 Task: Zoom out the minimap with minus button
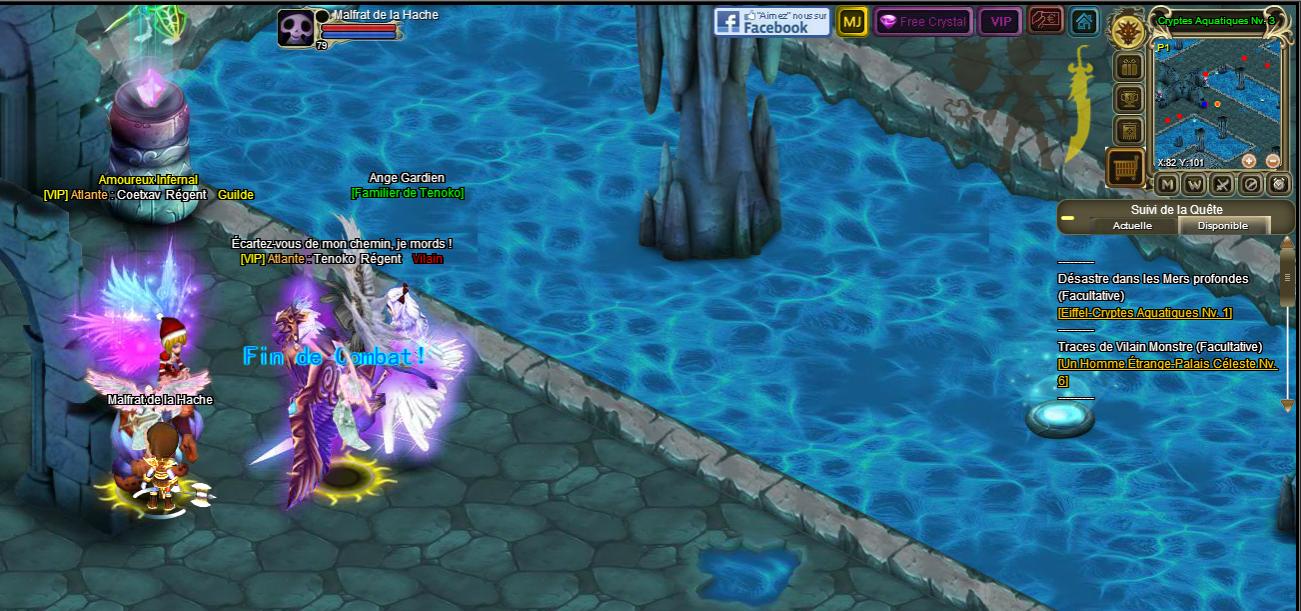1272,160
